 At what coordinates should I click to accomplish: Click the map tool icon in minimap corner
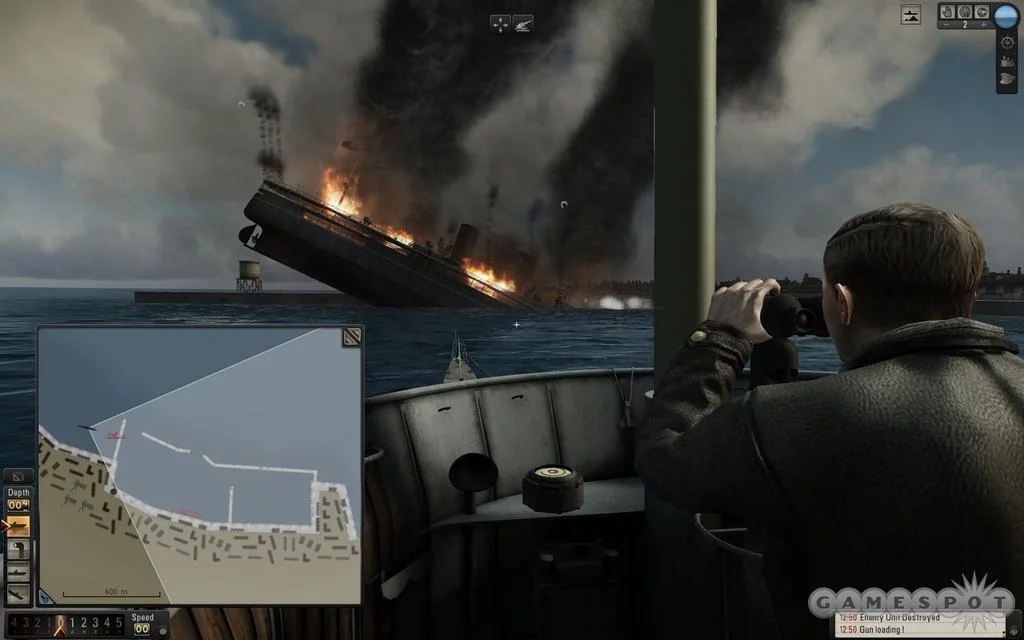(x=46, y=596)
